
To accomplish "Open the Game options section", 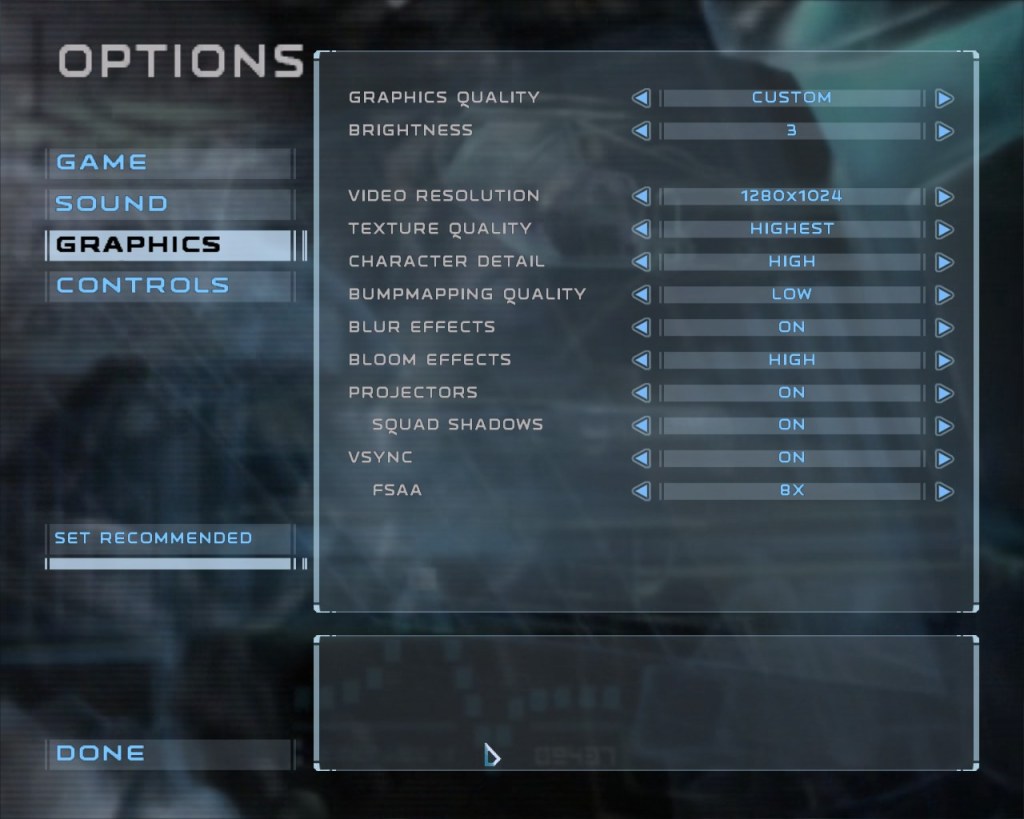I will (102, 162).
